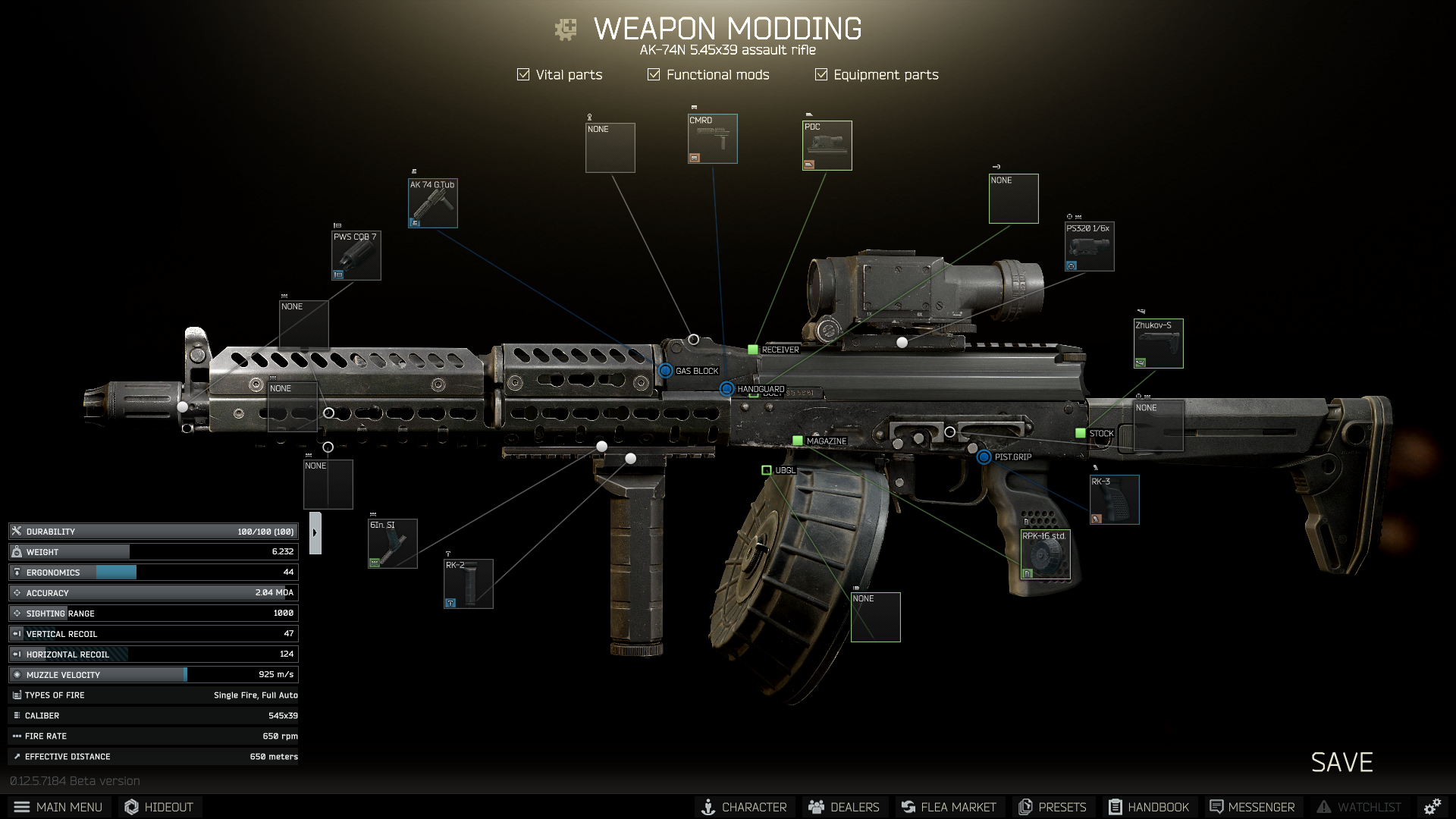Click the Zhukov-S stock thumbnail
This screenshot has height=819, width=1456.
click(x=1157, y=343)
